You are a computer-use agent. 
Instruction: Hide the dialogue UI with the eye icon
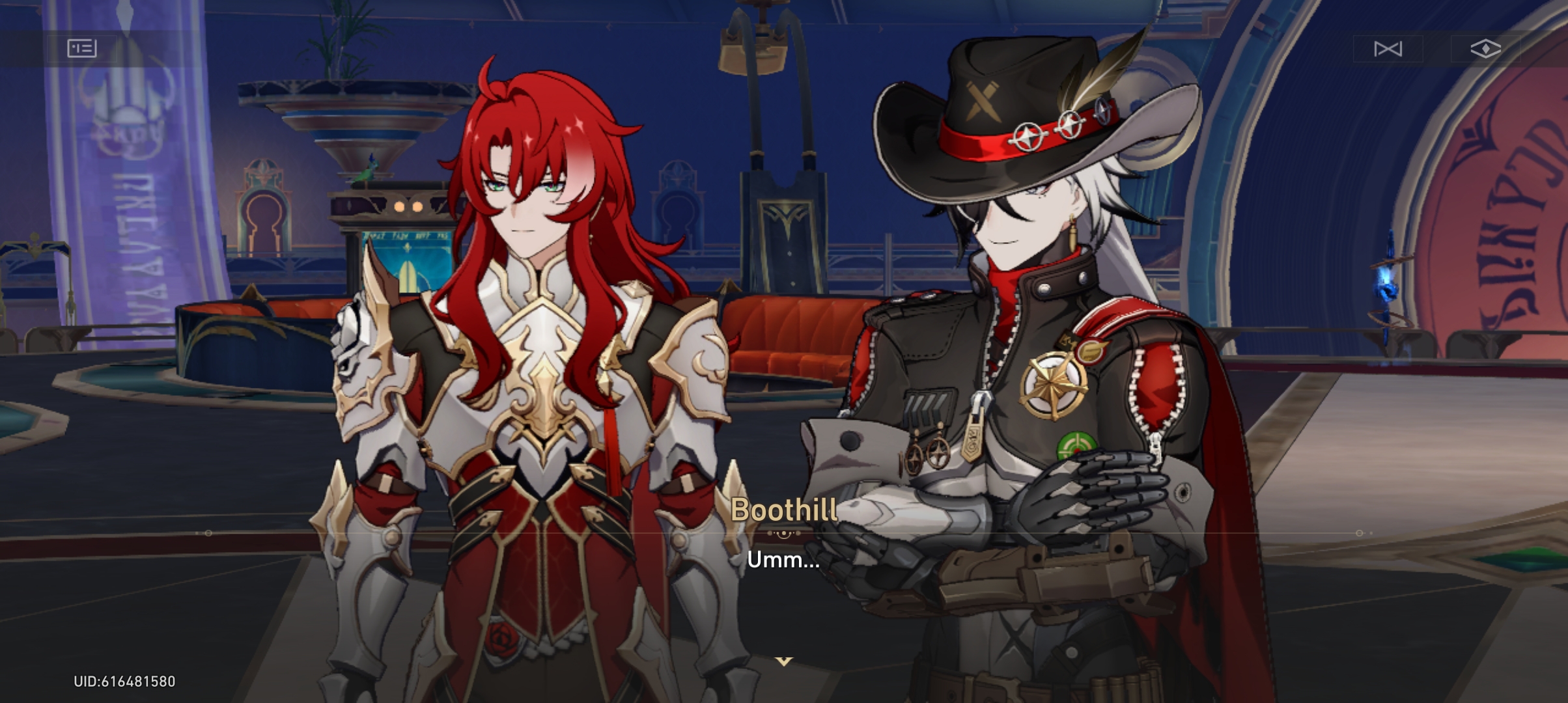(1487, 49)
